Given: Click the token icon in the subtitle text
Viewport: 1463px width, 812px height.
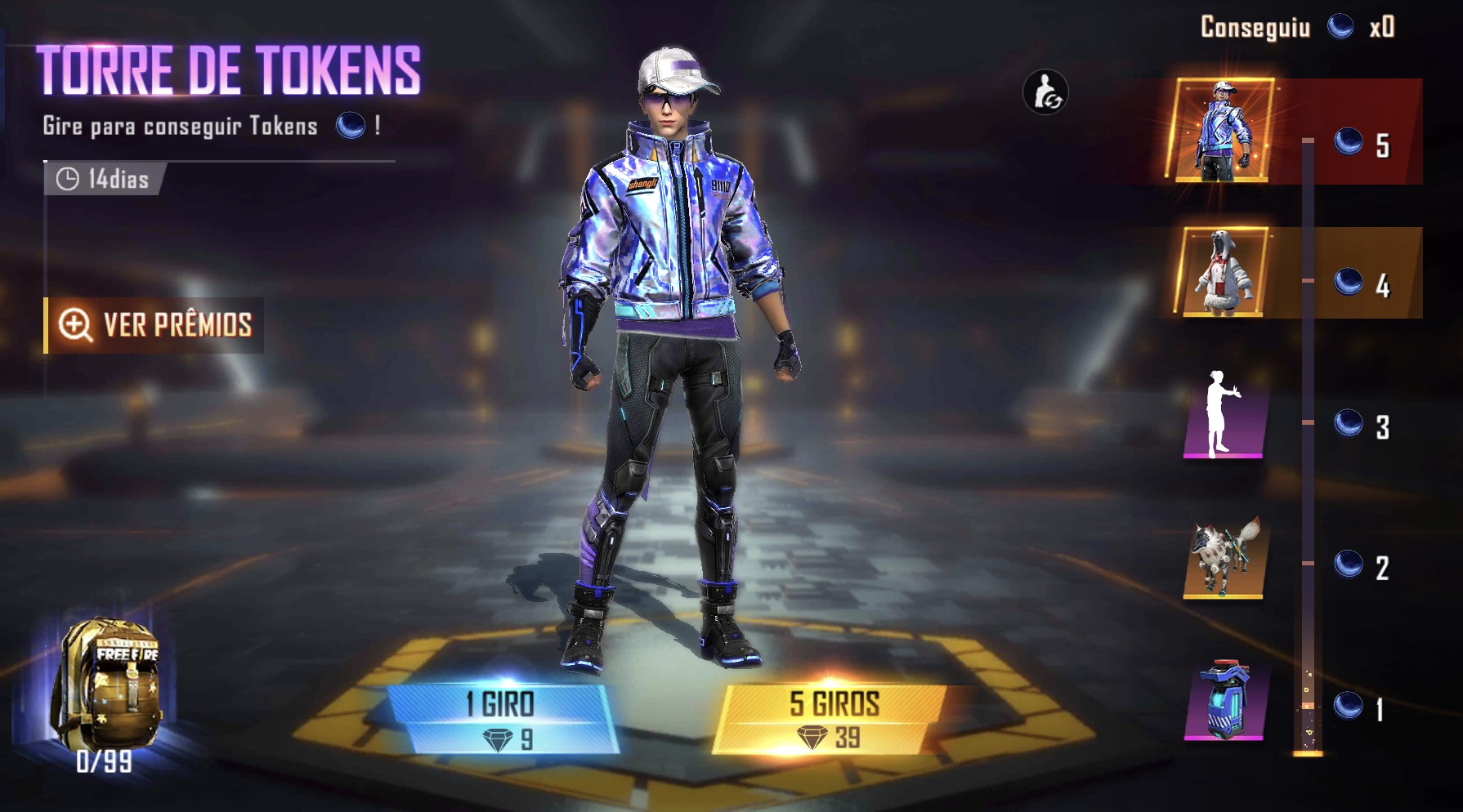Looking at the screenshot, I should click(350, 126).
